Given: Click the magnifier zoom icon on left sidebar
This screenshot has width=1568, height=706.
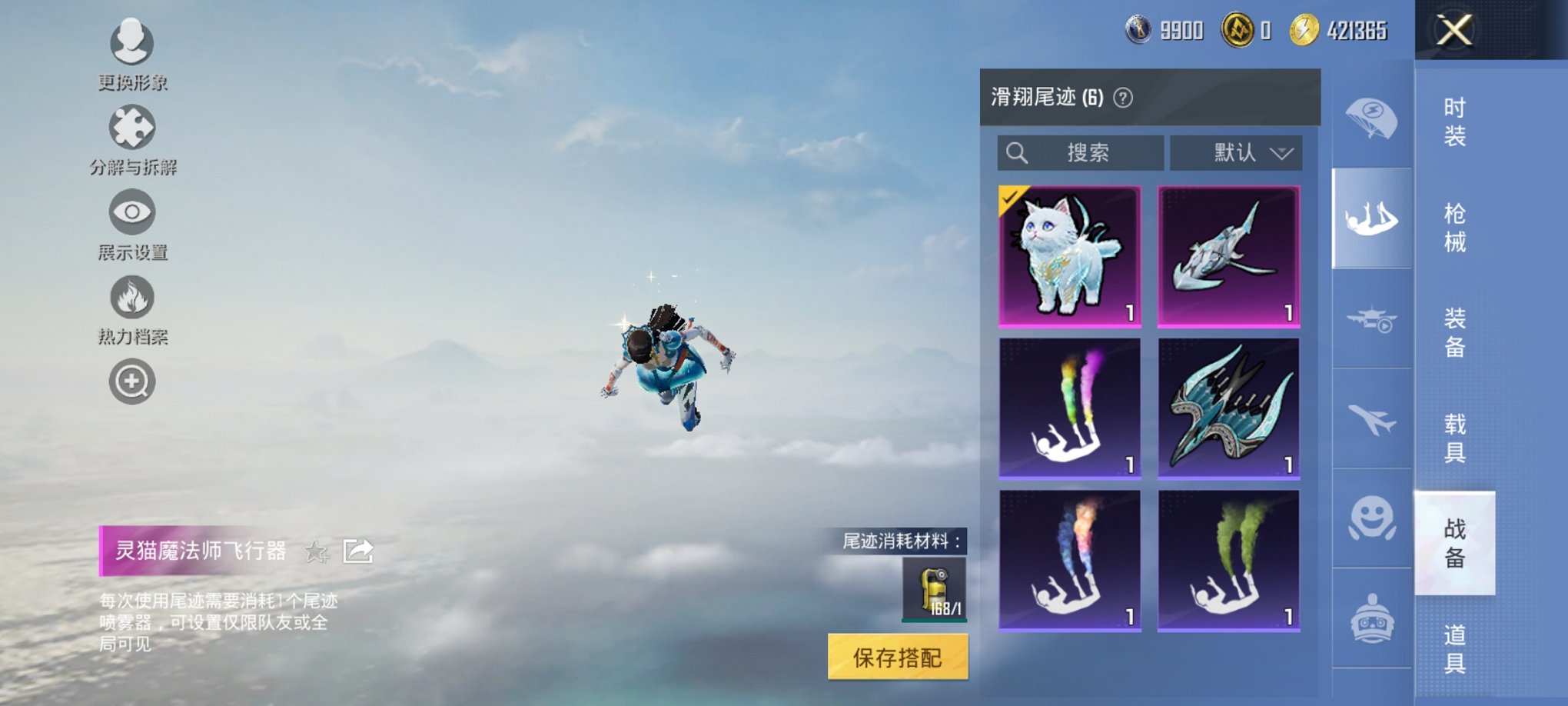Looking at the screenshot, I should coord(131,380).
